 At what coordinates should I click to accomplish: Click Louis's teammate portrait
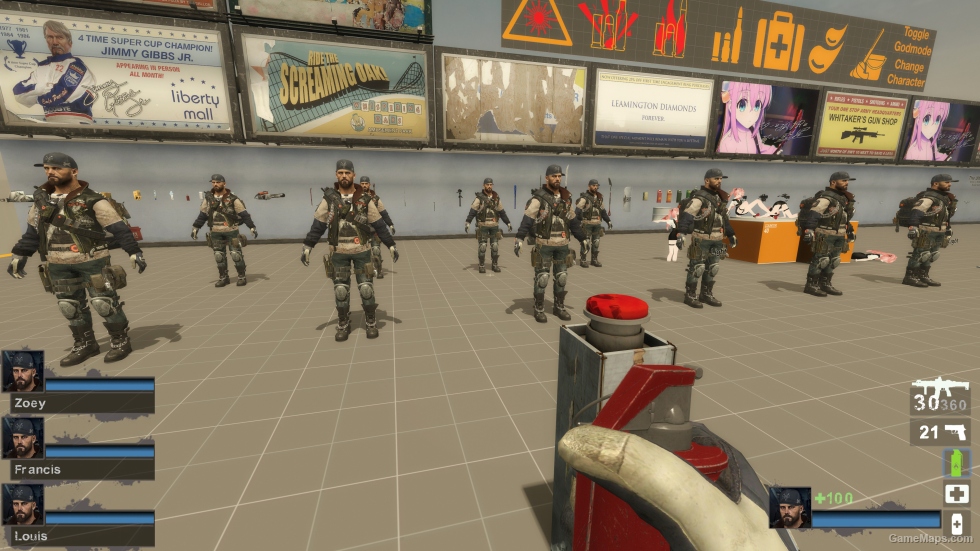coord(22,504)
